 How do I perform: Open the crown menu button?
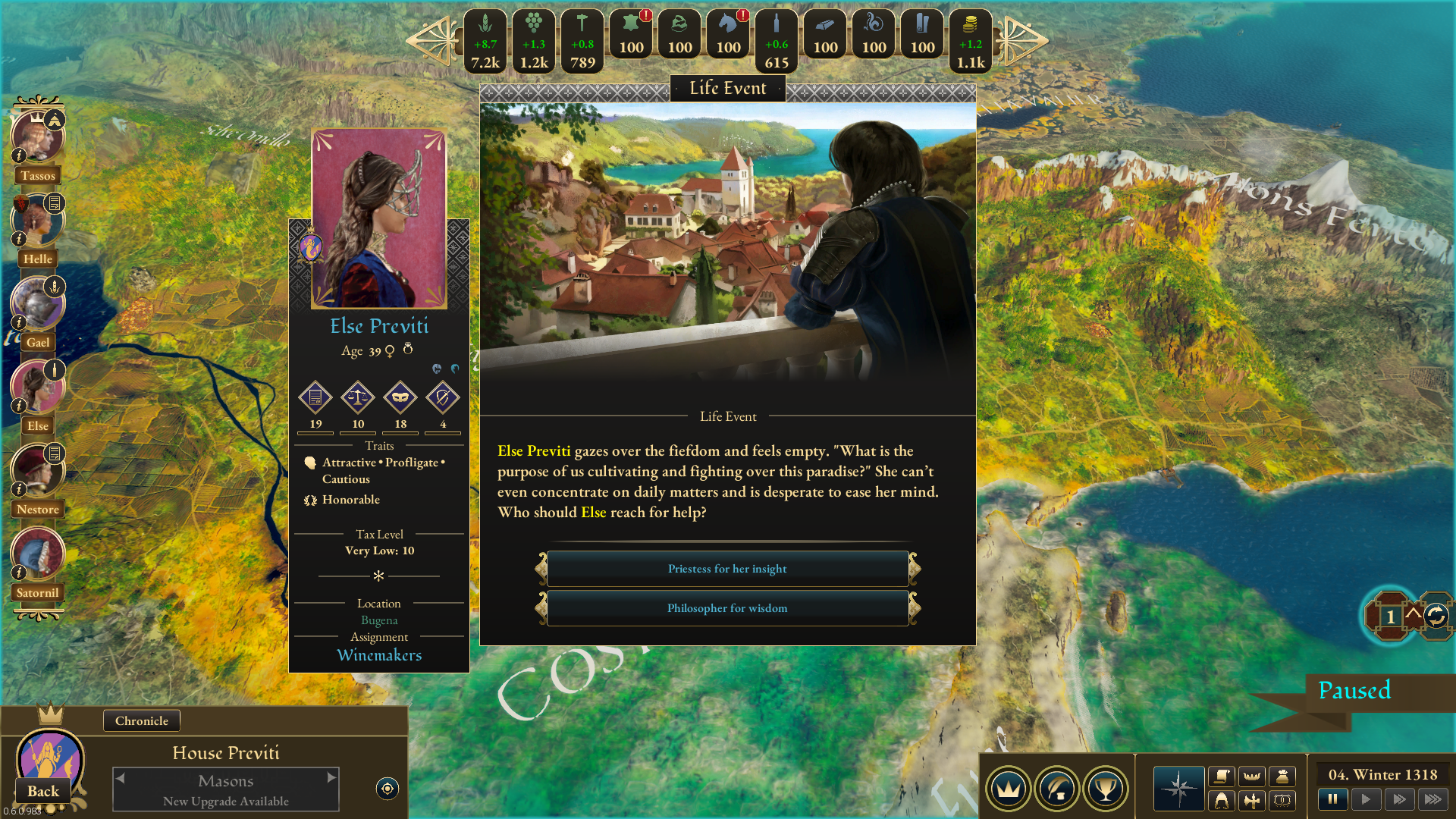(x=1008, y=789)
